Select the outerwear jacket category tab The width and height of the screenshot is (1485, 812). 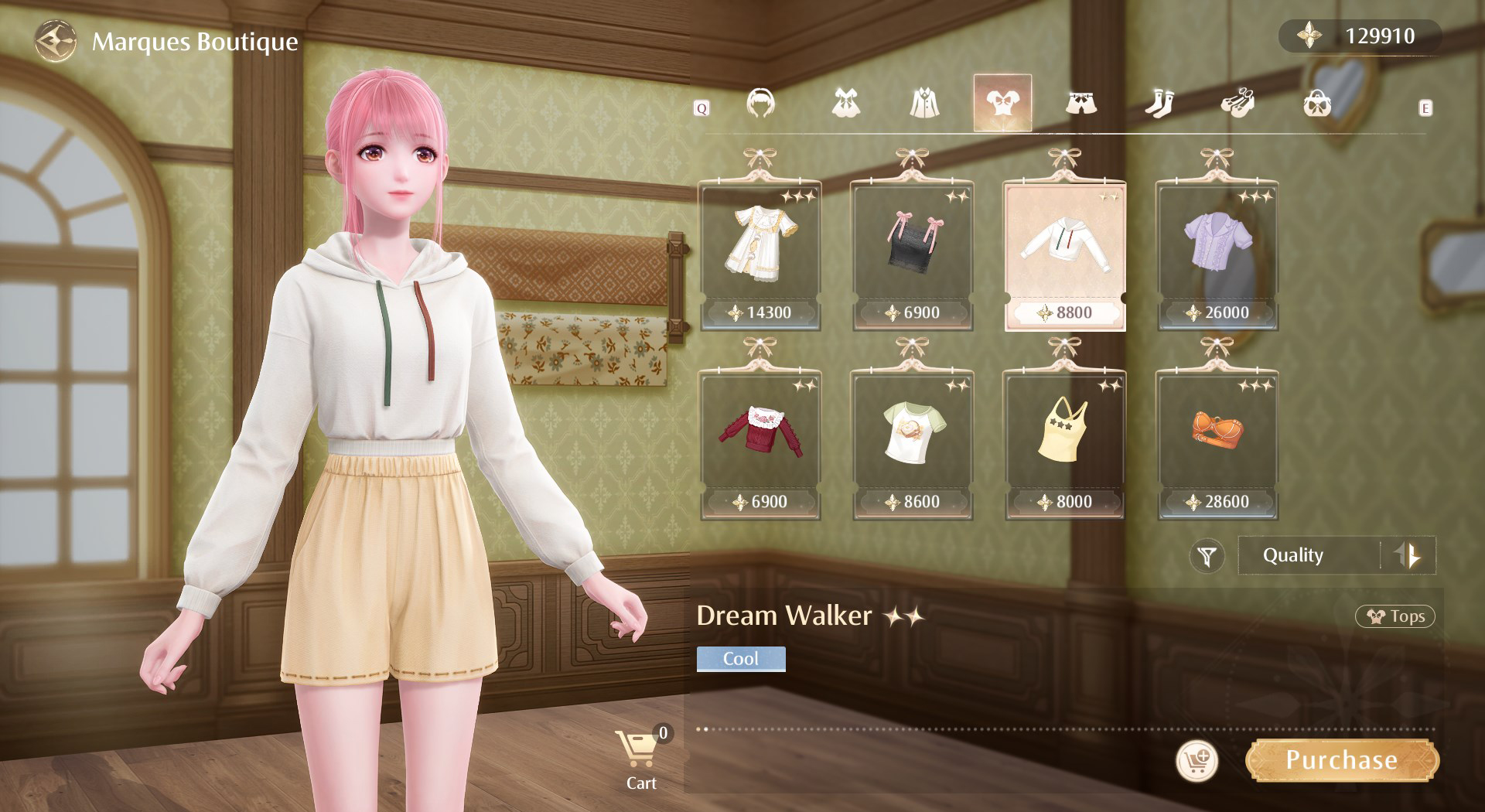pos(924,103)
